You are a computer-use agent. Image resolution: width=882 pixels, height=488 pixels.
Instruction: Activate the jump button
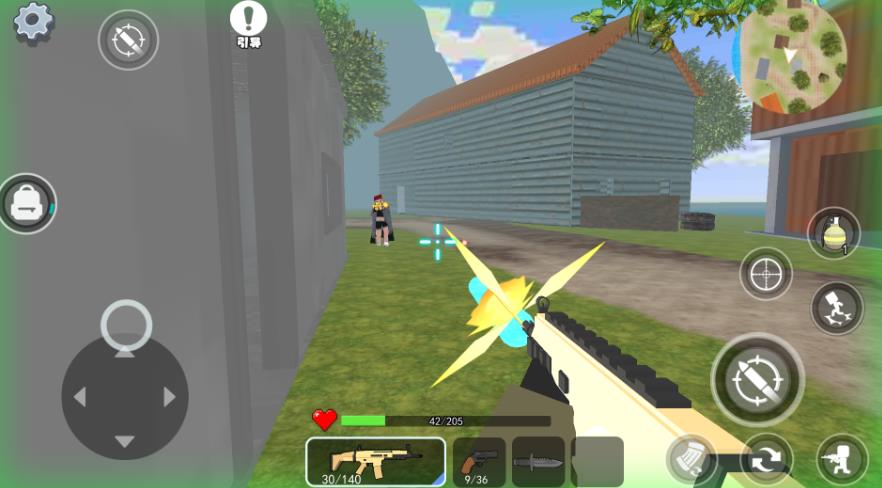pos(837,308)
